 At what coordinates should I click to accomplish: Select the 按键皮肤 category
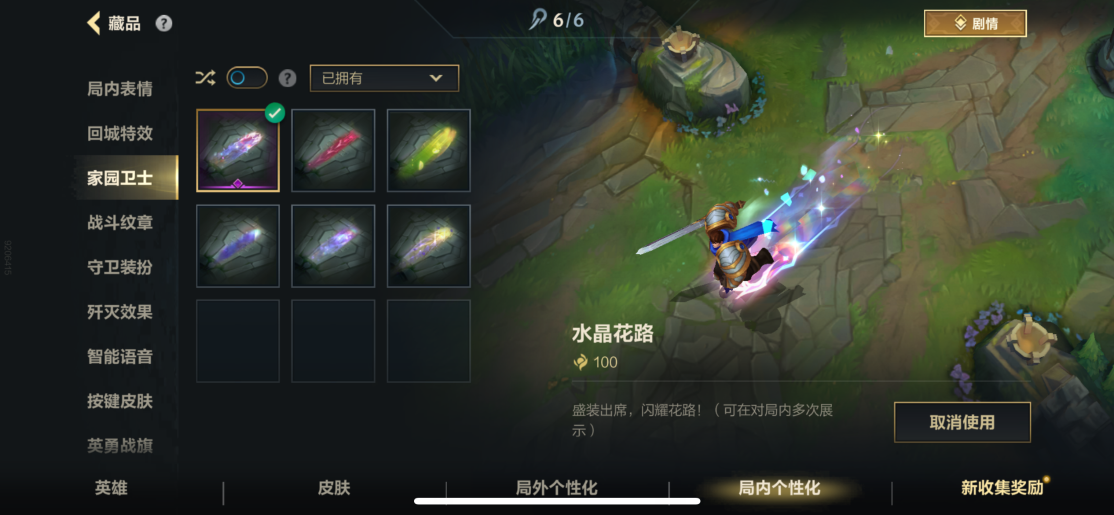[x=120, y=401]
